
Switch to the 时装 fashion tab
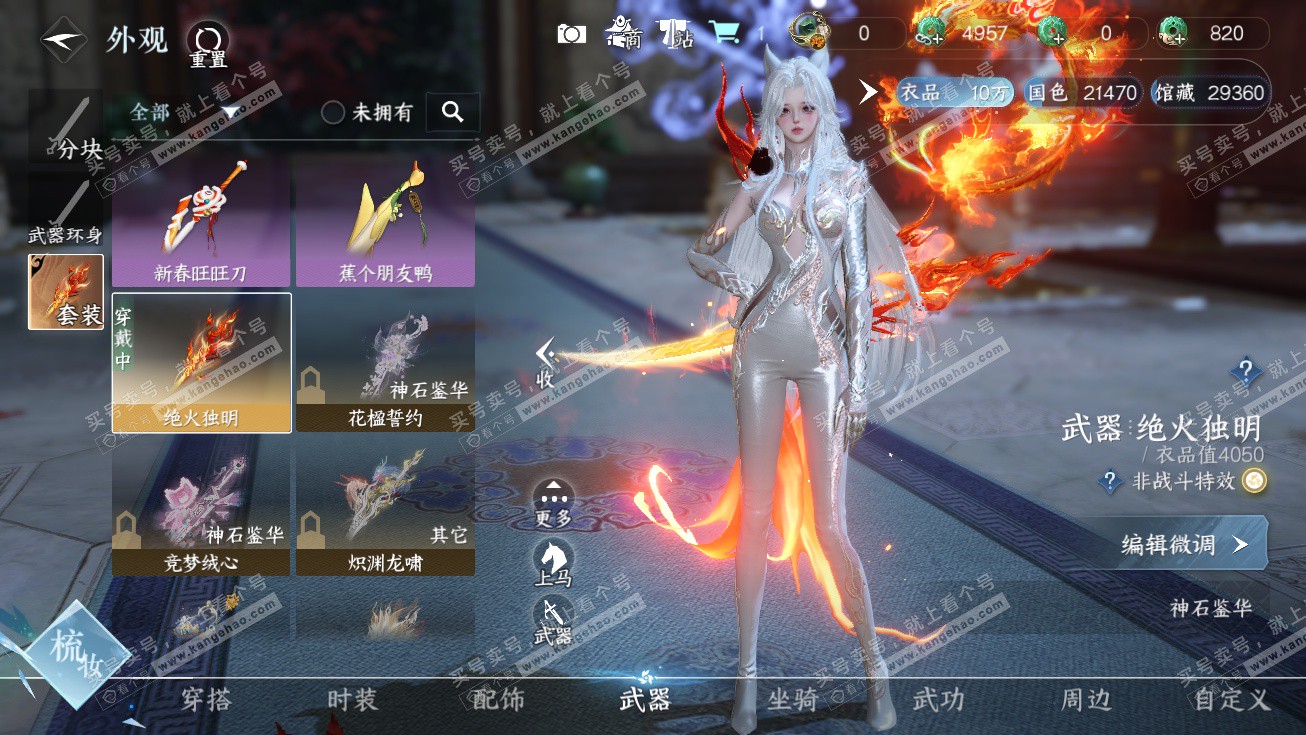353,700
